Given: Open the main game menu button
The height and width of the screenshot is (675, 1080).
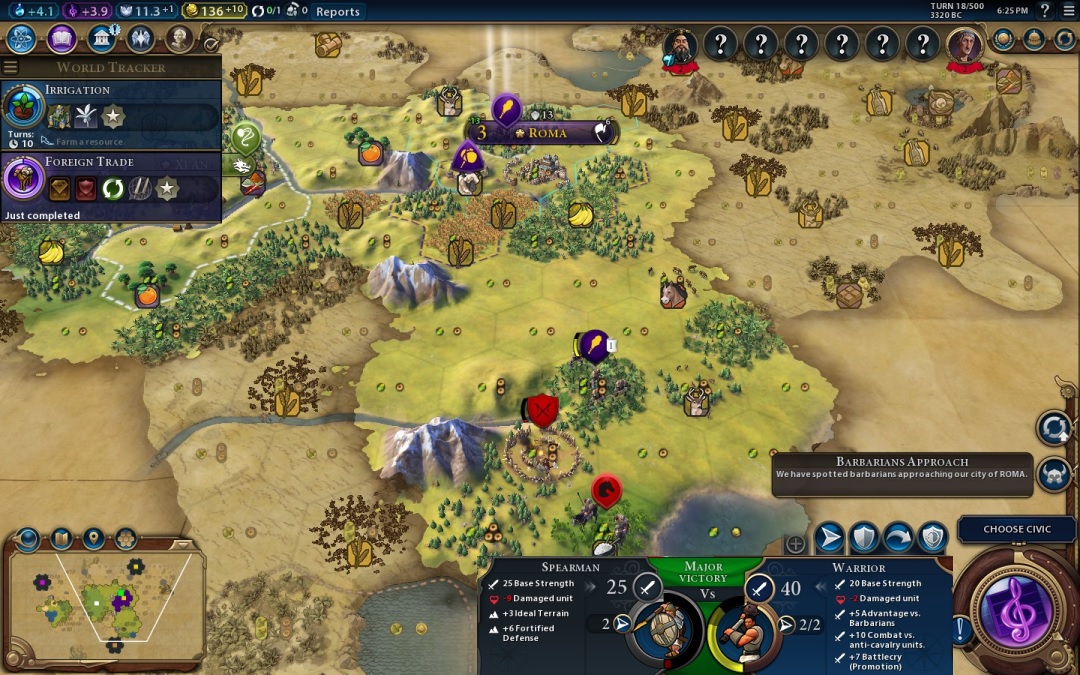Looking at the screenshot, I should click(1068, 11).
